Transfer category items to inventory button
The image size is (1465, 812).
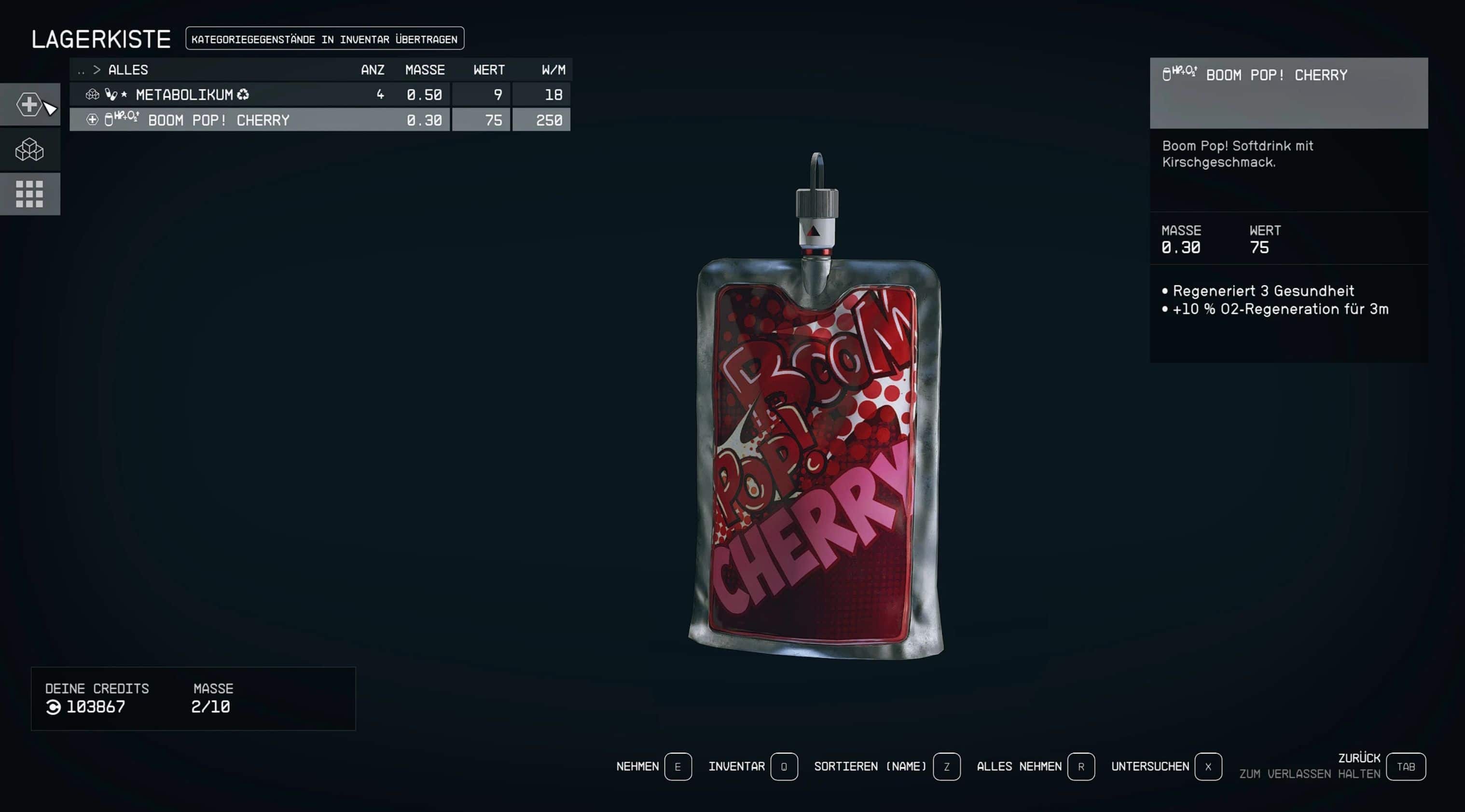[324, 39]
